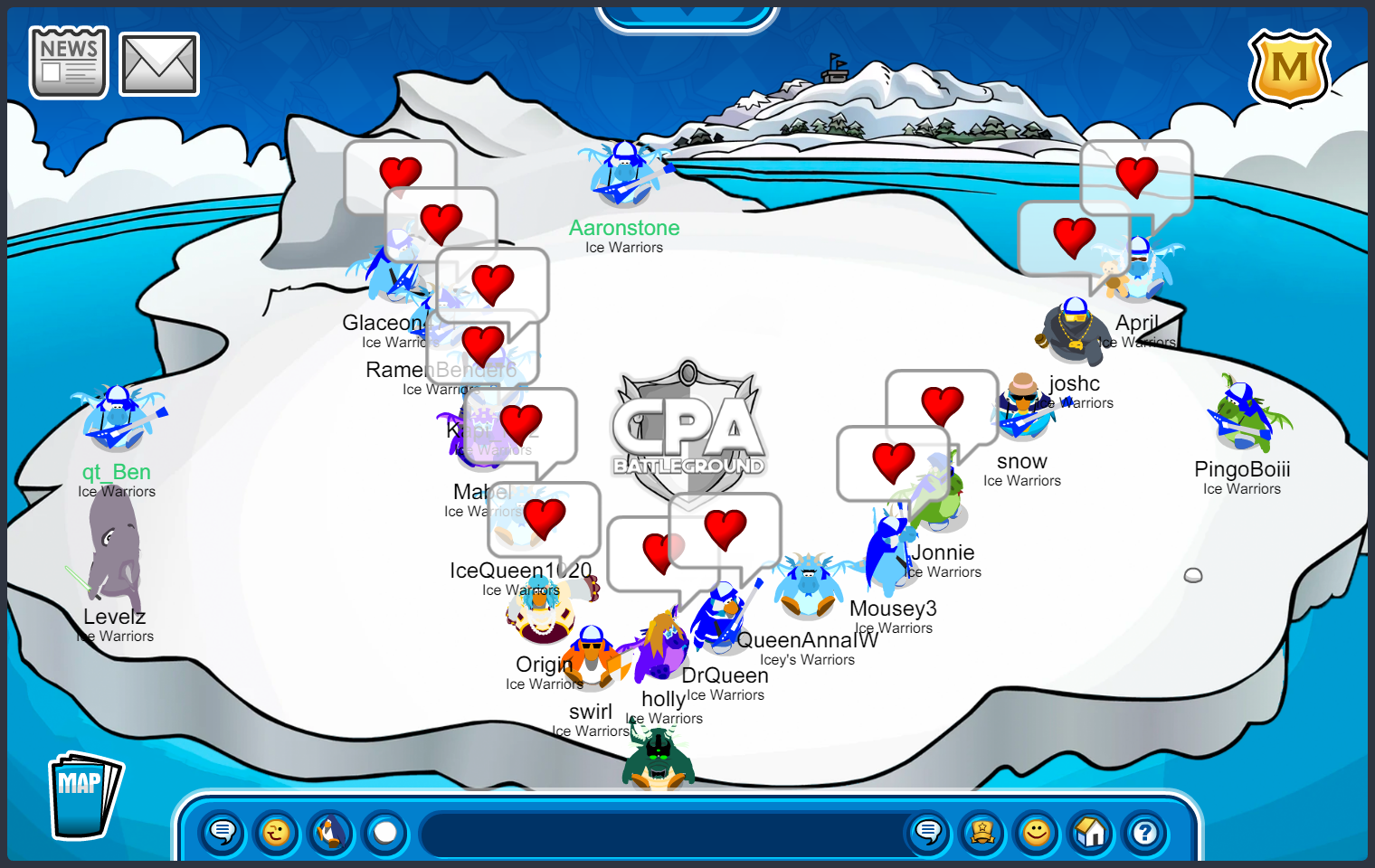
Task: Show the buddy list smiley
Action: [1037, 832]
